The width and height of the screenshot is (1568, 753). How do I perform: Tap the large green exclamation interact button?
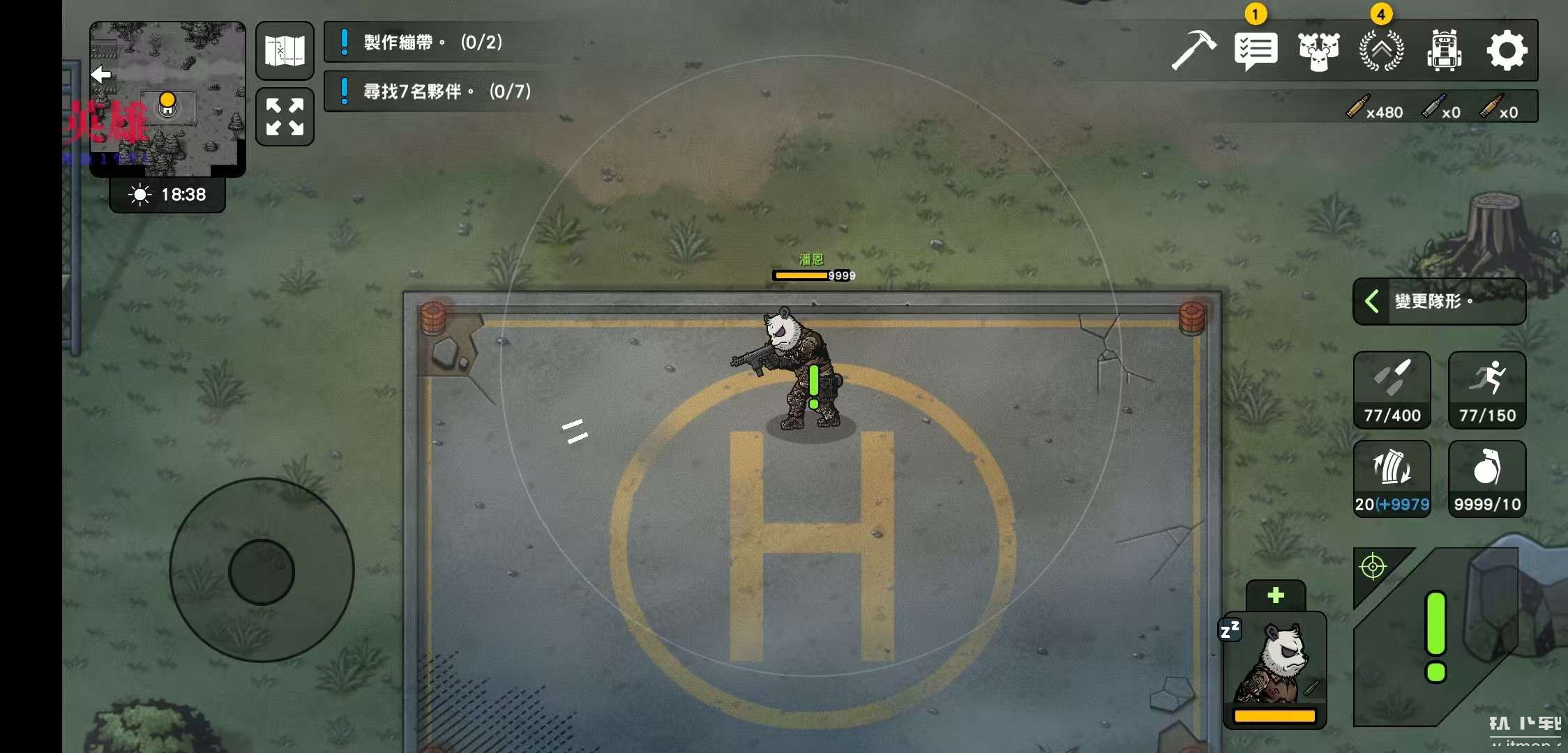[1435, 636]
